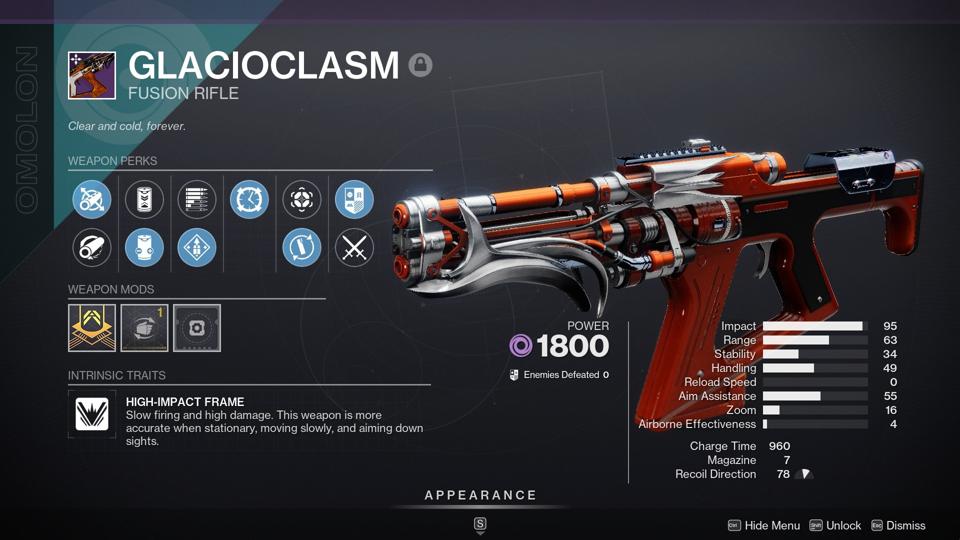
Task: Open the golden masterwork mod slot
Action: click(92, 328)
